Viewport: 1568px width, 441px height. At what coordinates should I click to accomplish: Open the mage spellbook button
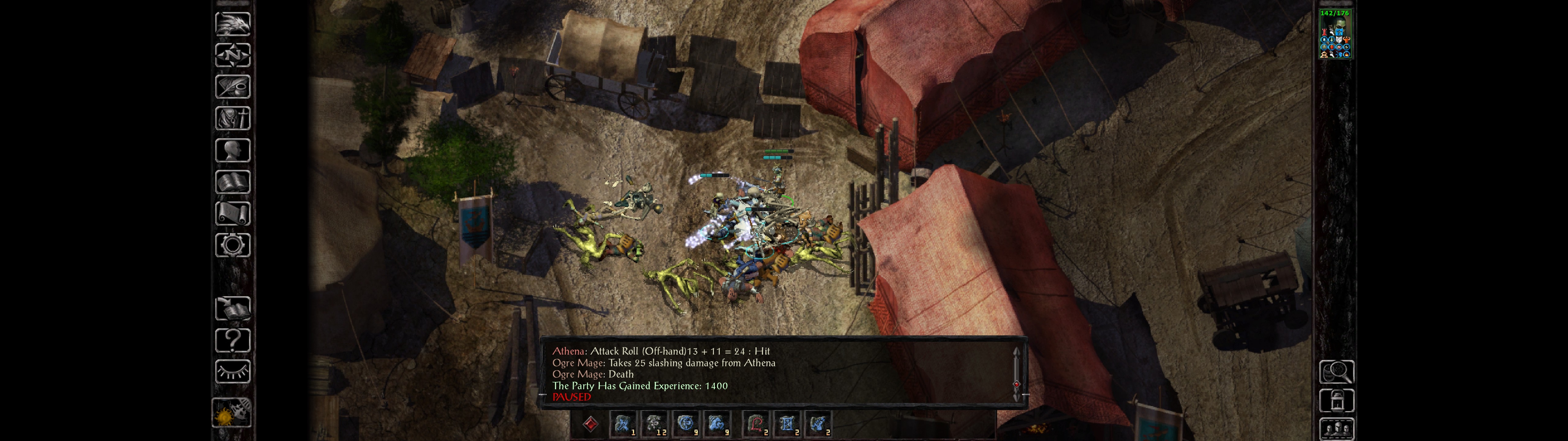232,182
